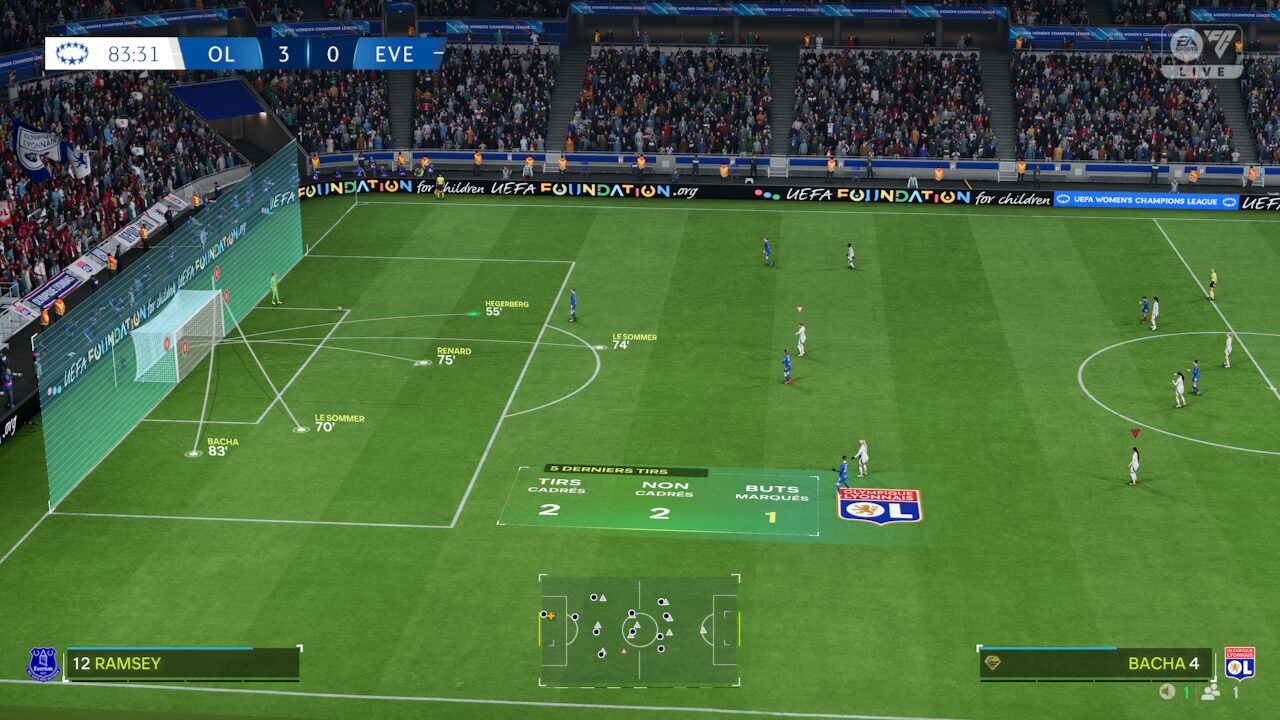
Task: Click the Champions League logo in the scoreboard
Action: click(72, 54)
